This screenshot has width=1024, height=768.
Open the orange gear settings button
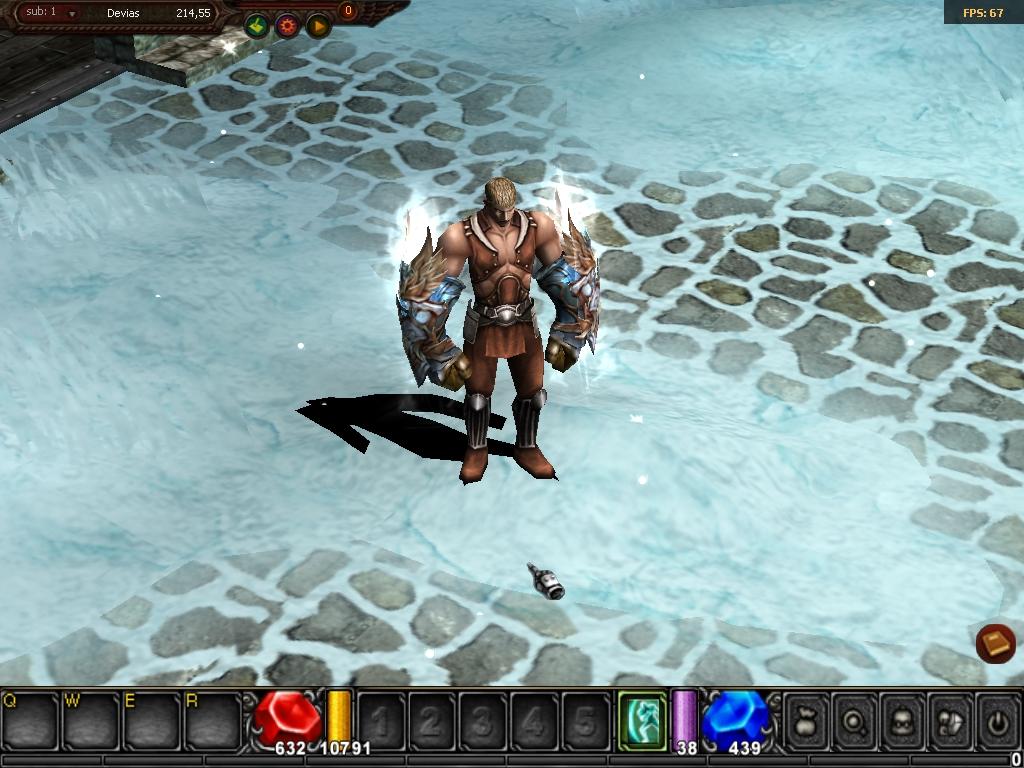(288, 26)
